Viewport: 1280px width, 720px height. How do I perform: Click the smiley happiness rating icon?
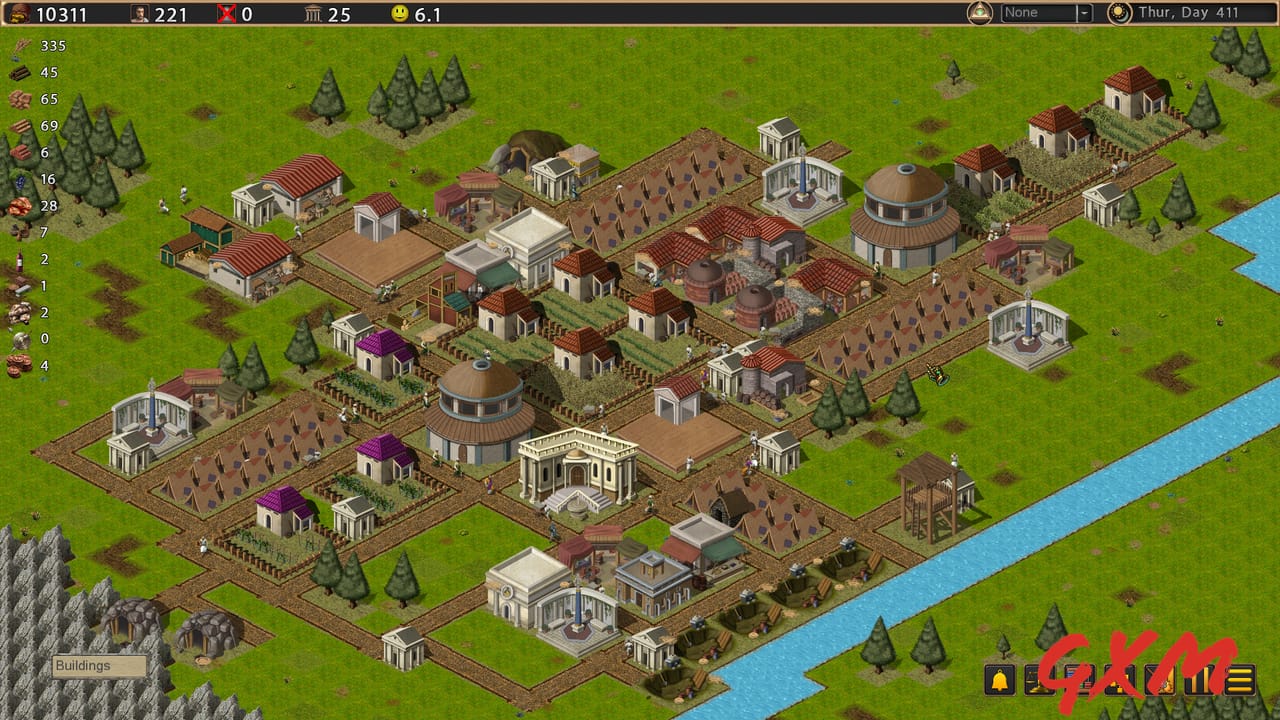pyautogui.click(x=400, y=13)
